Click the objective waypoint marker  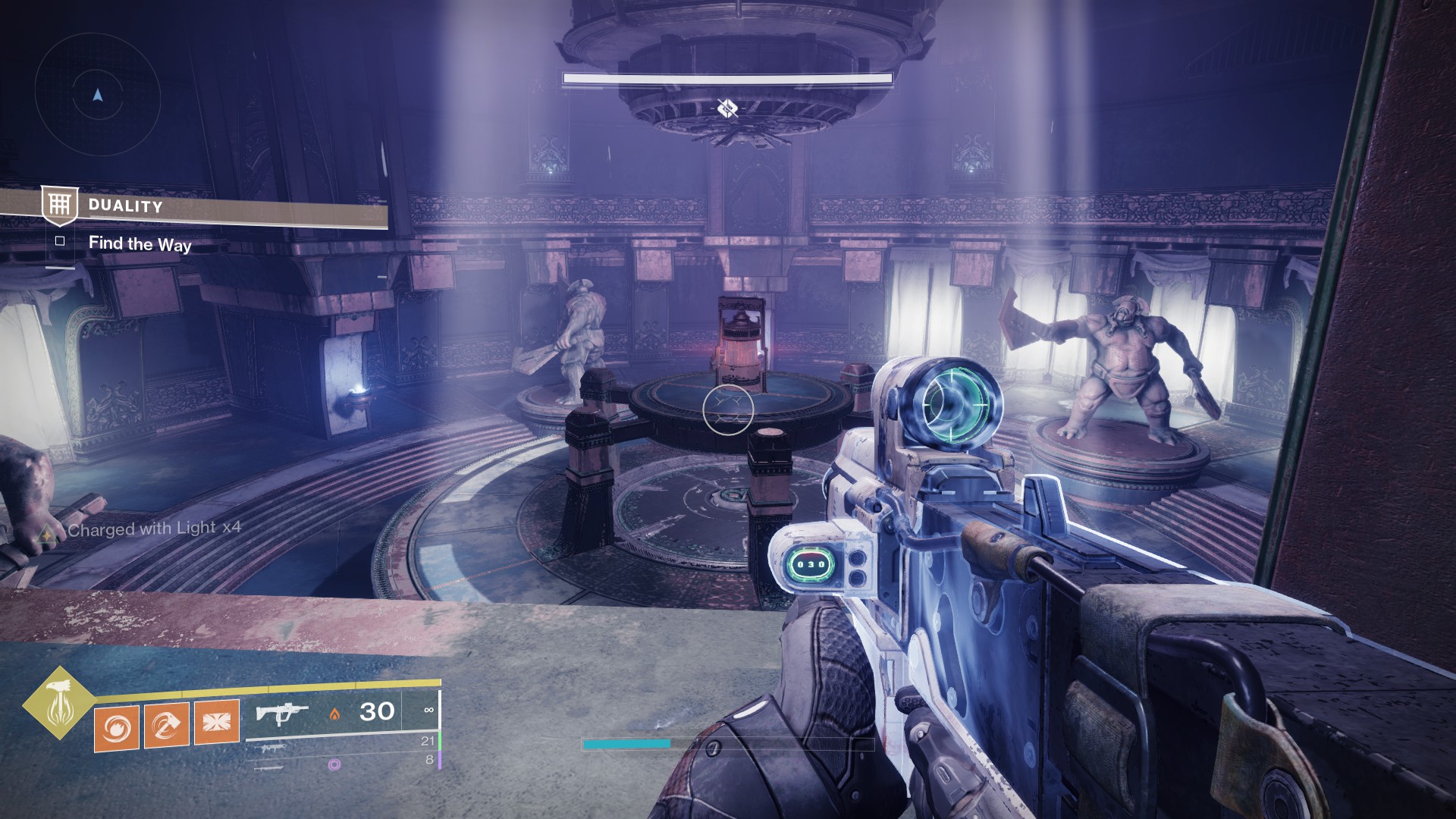(x=727, y=109)
